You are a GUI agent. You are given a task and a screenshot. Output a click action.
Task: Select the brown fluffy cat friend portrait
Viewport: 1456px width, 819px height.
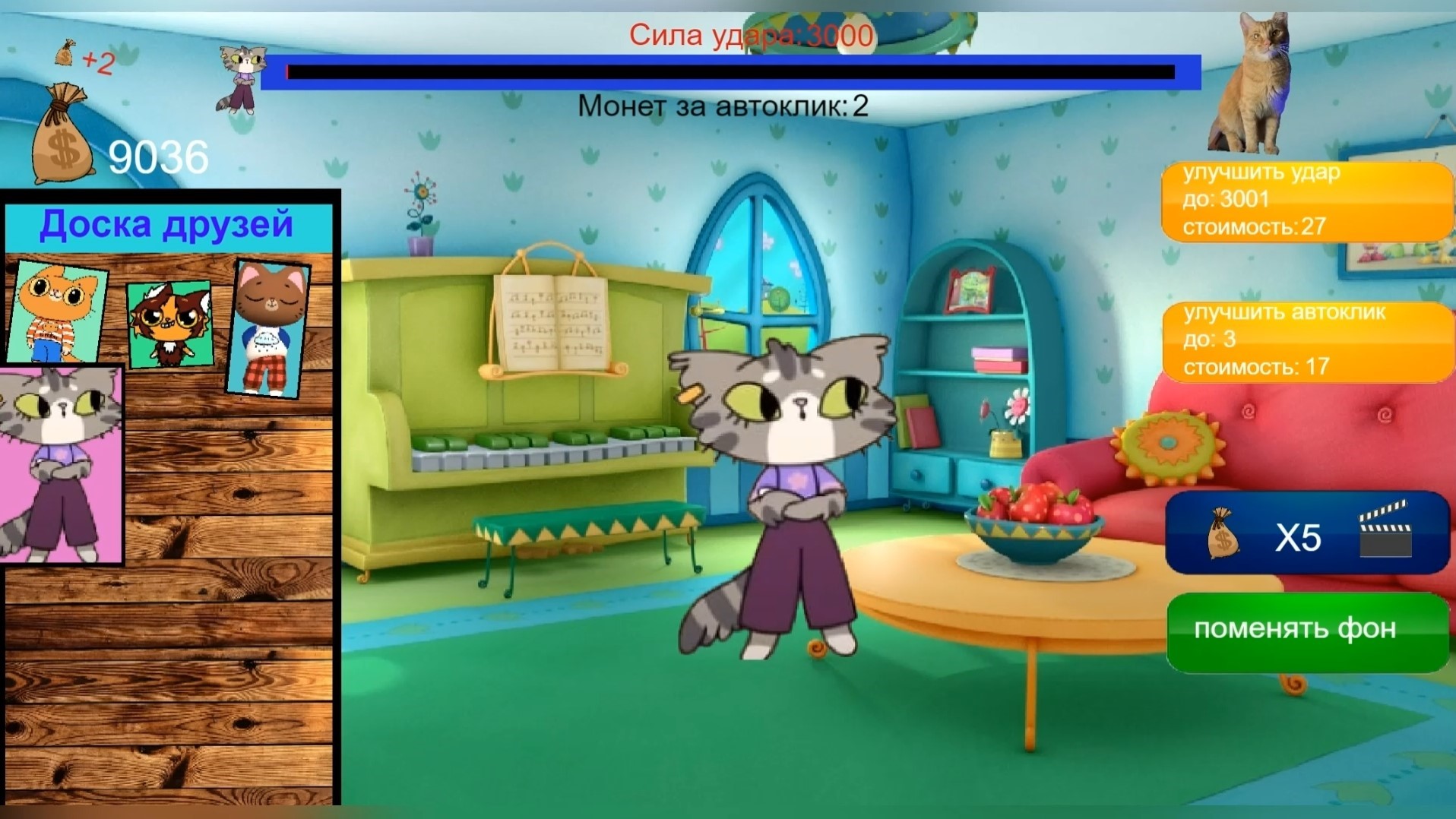click(x=171, y=327)
